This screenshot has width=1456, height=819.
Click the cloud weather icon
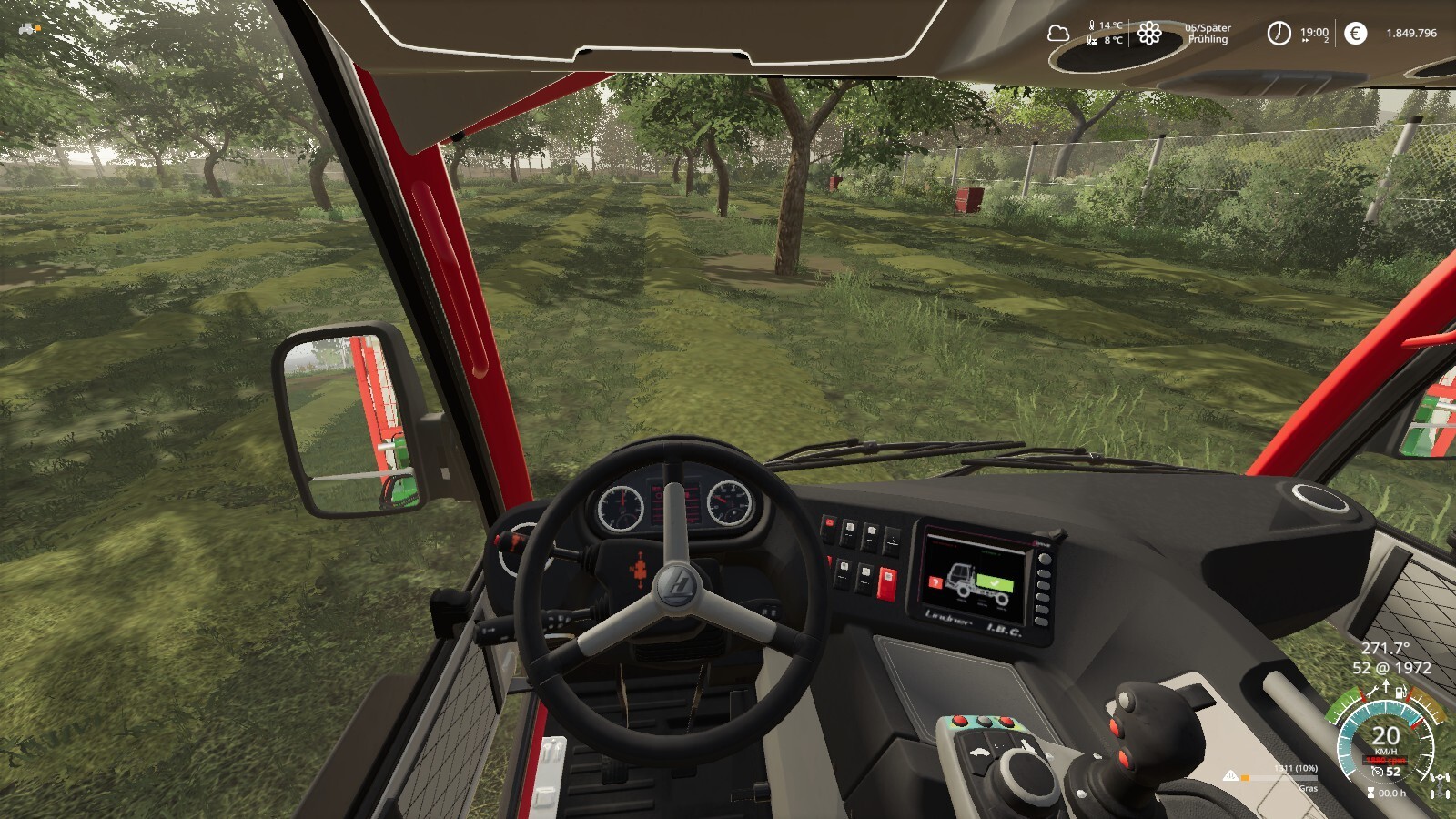click(1057, 34)
